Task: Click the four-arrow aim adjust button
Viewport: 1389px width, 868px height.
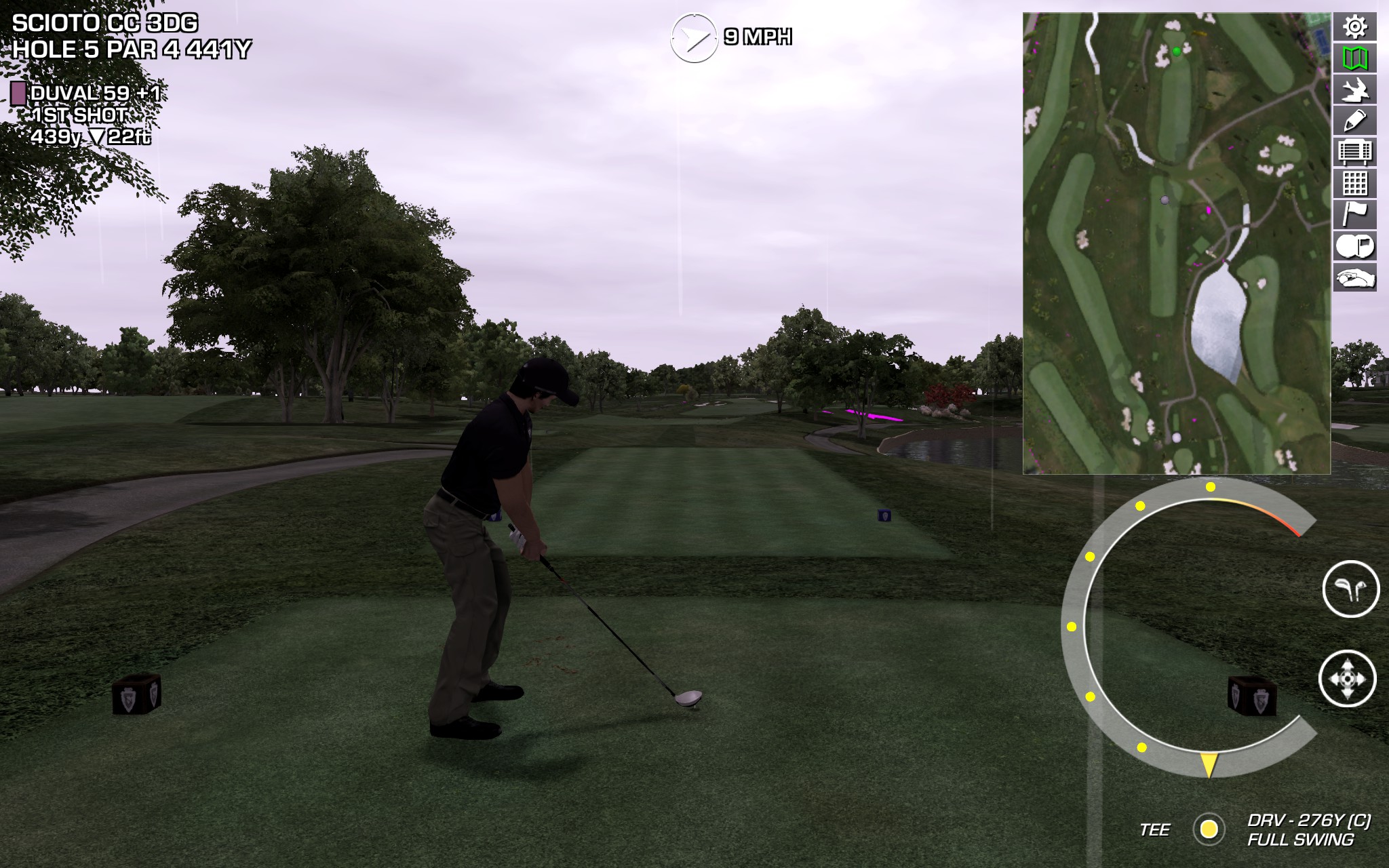Action: click(1347, 678)
